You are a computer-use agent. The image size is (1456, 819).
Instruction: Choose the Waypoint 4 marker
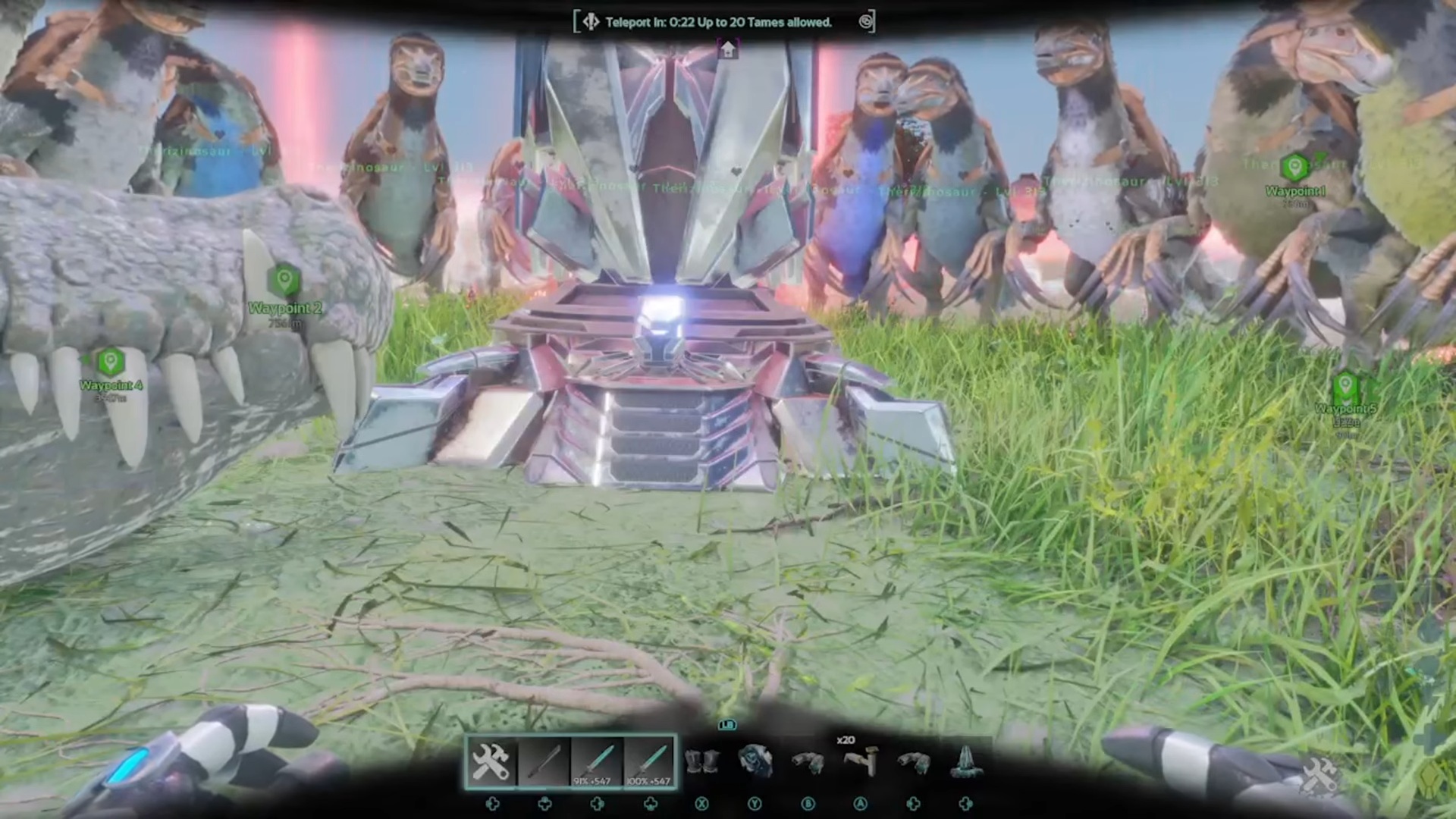click(x=111, y=362)
